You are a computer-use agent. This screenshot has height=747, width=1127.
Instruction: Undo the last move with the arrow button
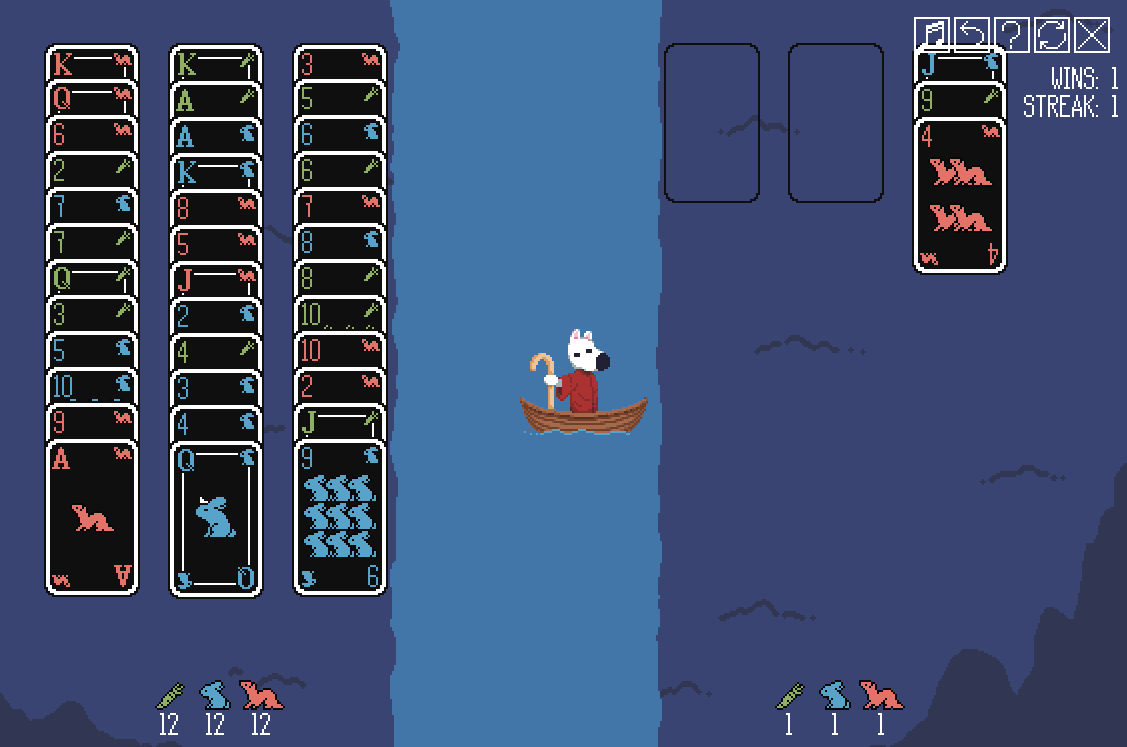pyautogui.click(x=972, y=35)
